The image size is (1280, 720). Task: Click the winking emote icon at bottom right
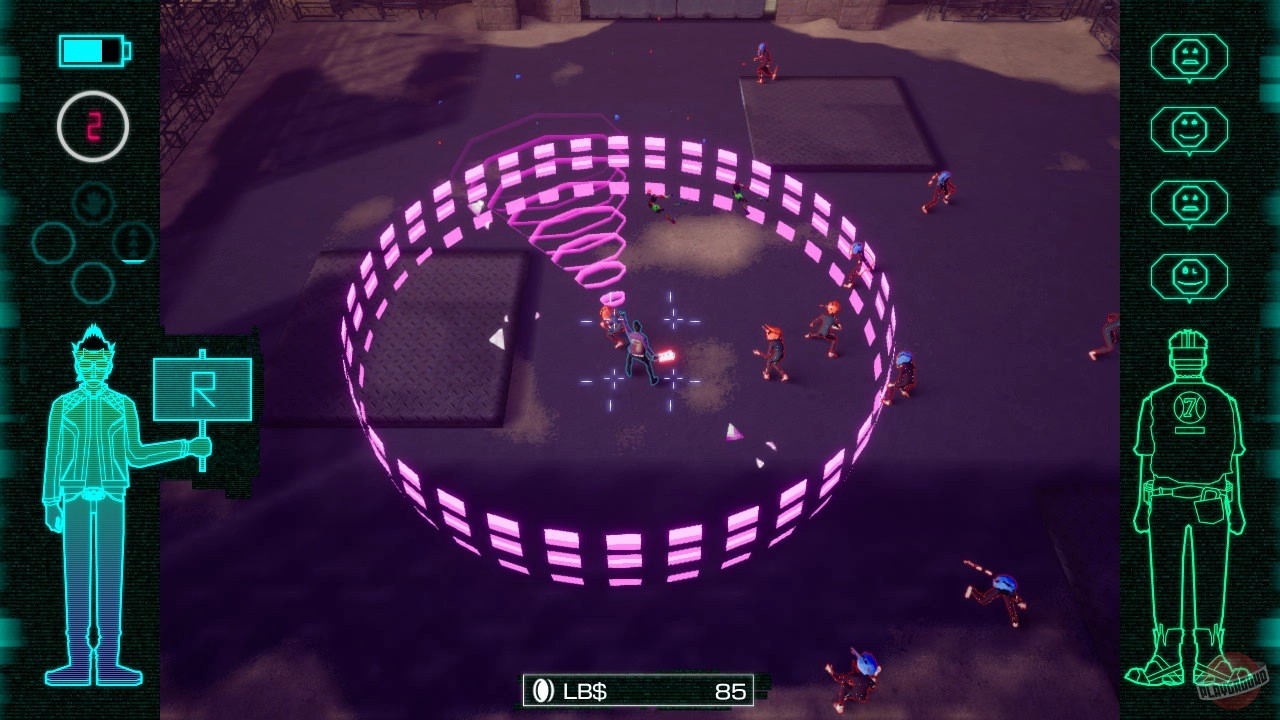pyautogui.click(x=1190, y=271)
